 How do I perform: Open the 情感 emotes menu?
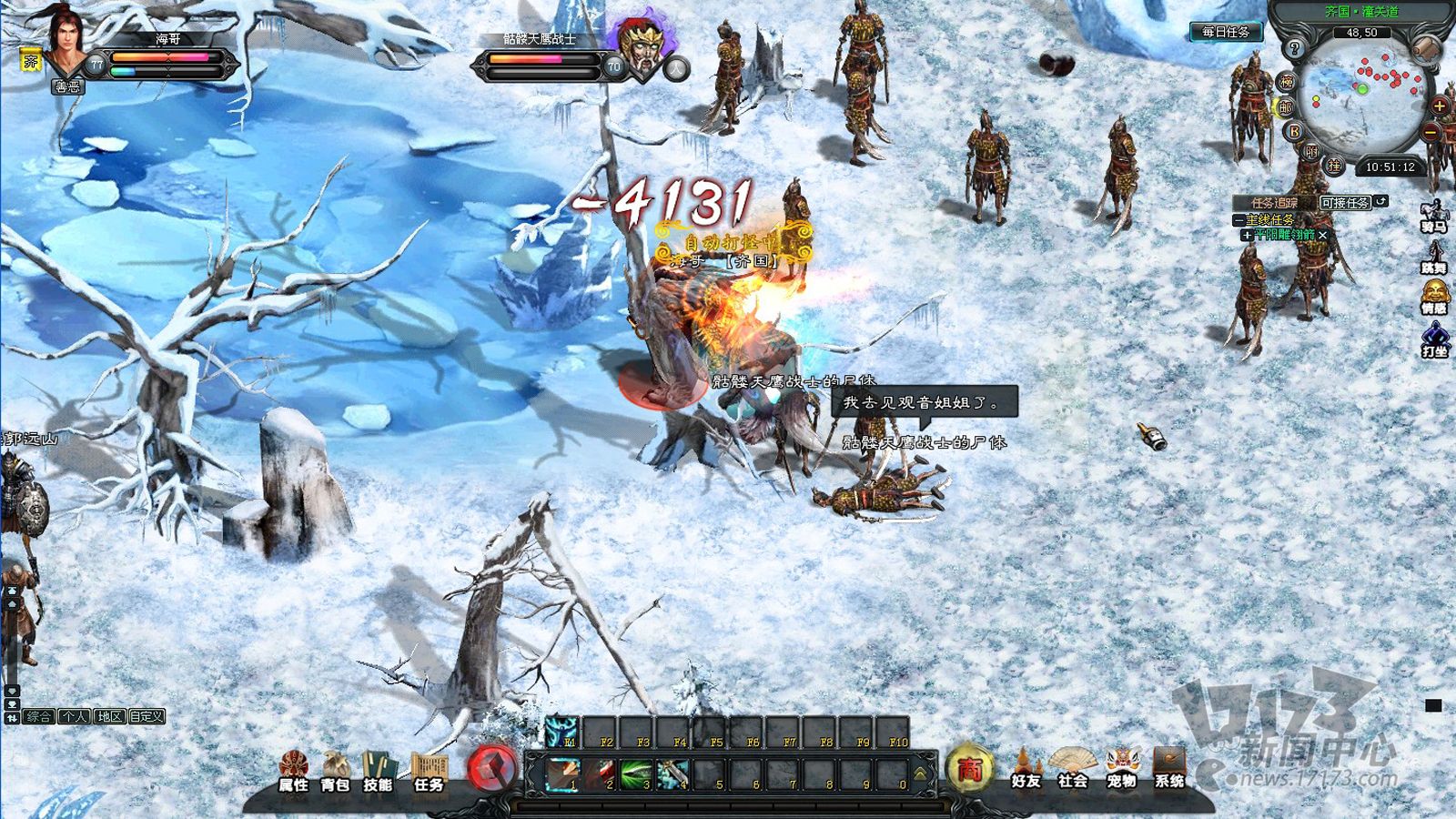1434,298
